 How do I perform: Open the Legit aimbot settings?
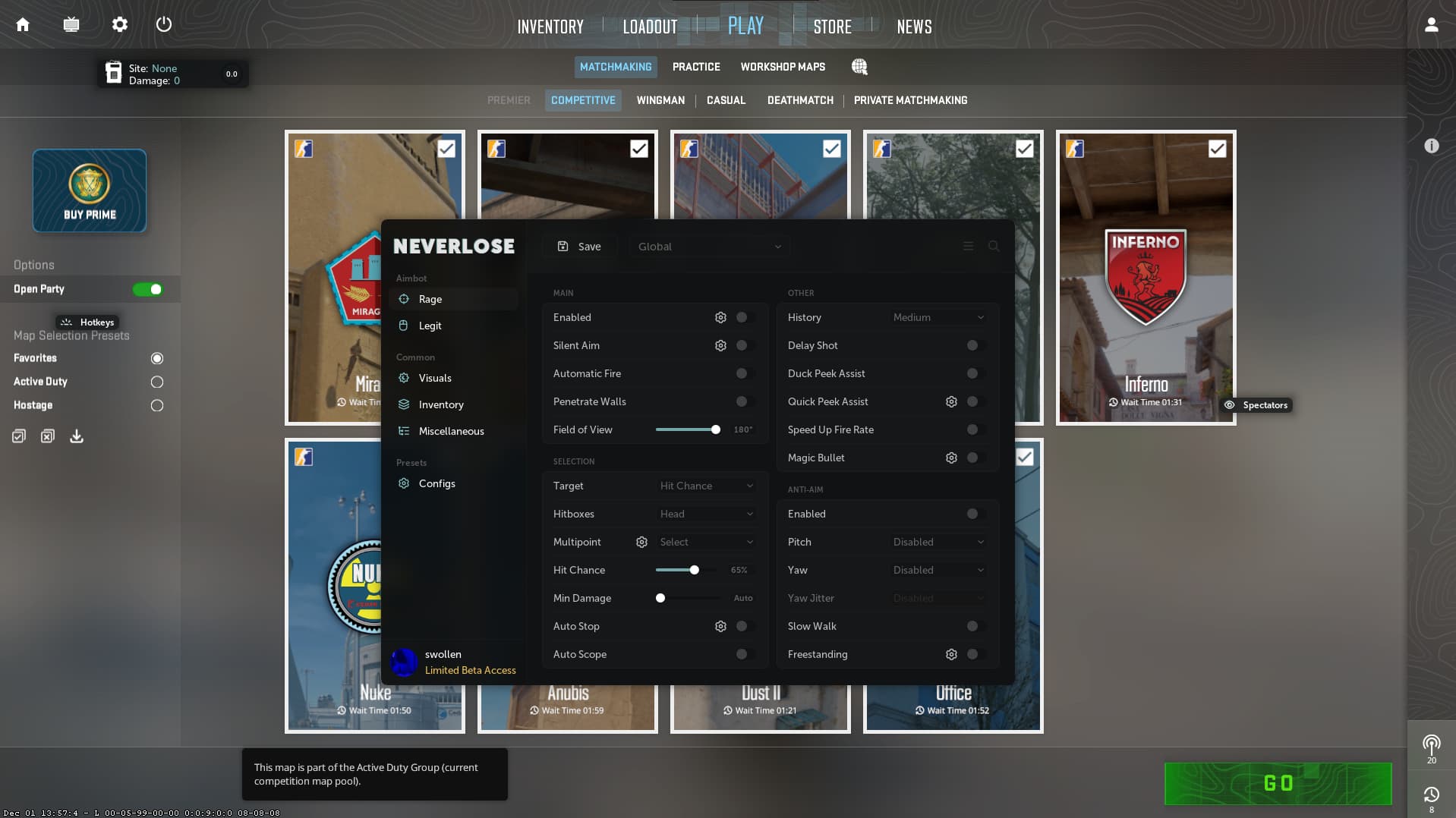[430, 326]
